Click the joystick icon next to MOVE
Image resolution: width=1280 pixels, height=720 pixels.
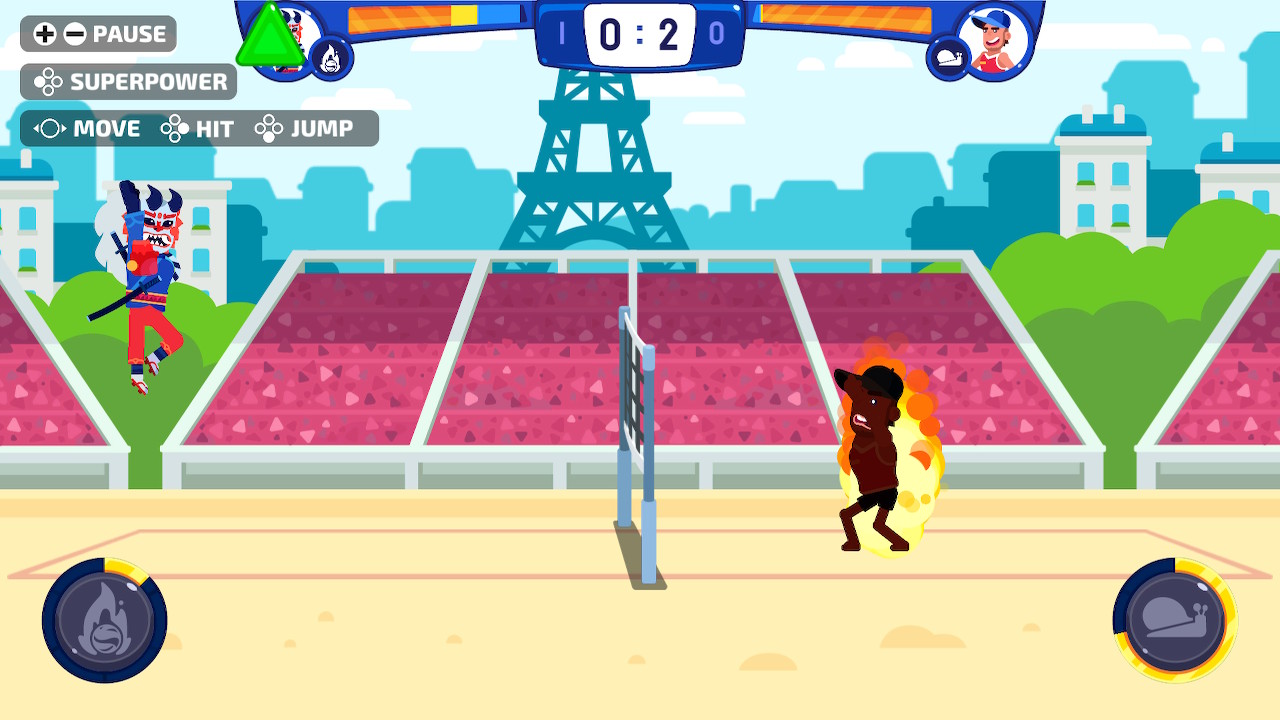(x=51, y=128)
